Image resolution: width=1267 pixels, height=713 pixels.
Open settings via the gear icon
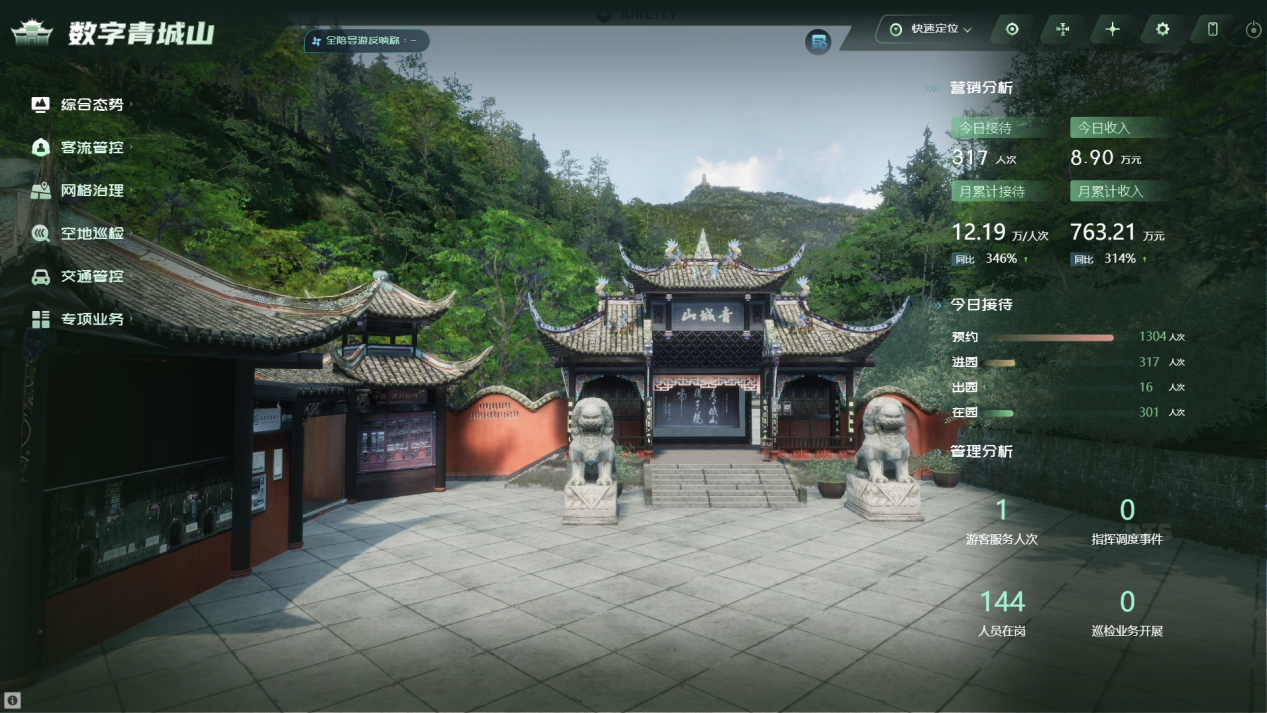click(1162, 29)
